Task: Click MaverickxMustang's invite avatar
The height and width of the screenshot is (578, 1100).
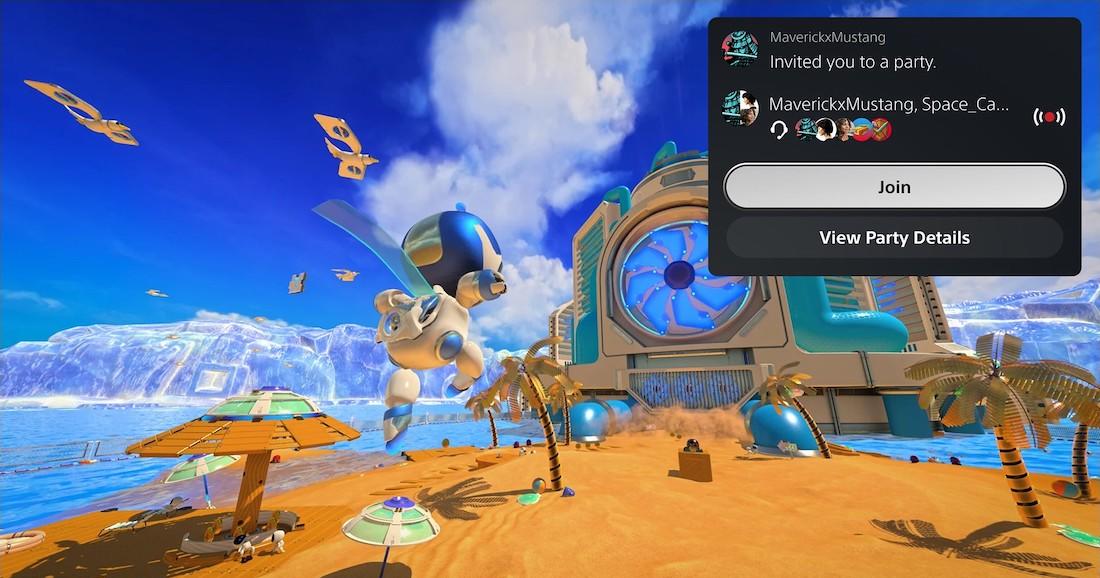Action: [x=740, y=48]
